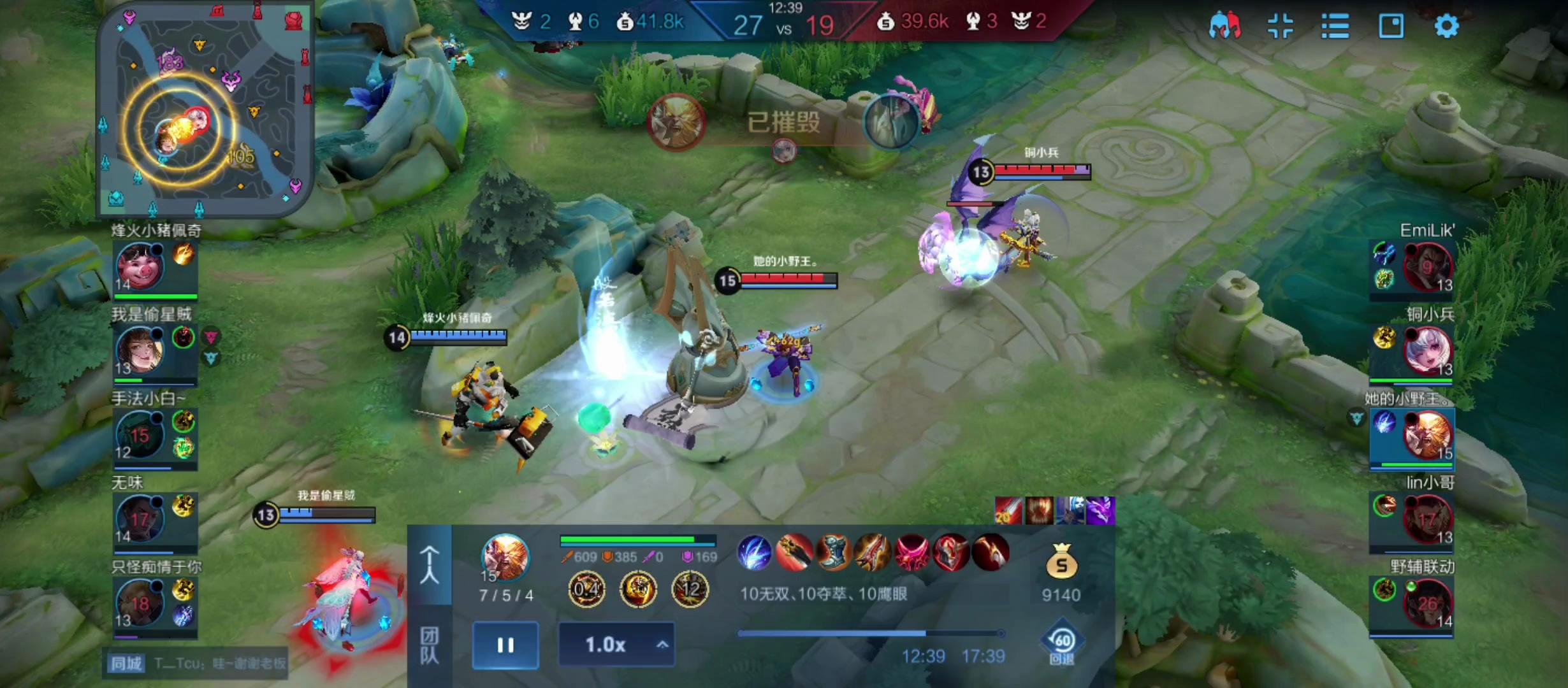Open the 1.0x playback speed dropdown
The width and height of the screenshot is (1568, 688).
pos(616,645)
